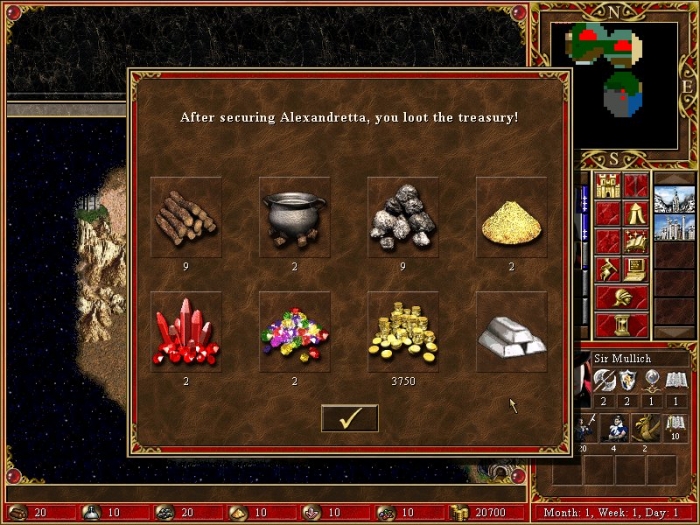700x525 pixels.
Task: Put the hero to sleep with the tent button
Action: [x=636, y=213]
